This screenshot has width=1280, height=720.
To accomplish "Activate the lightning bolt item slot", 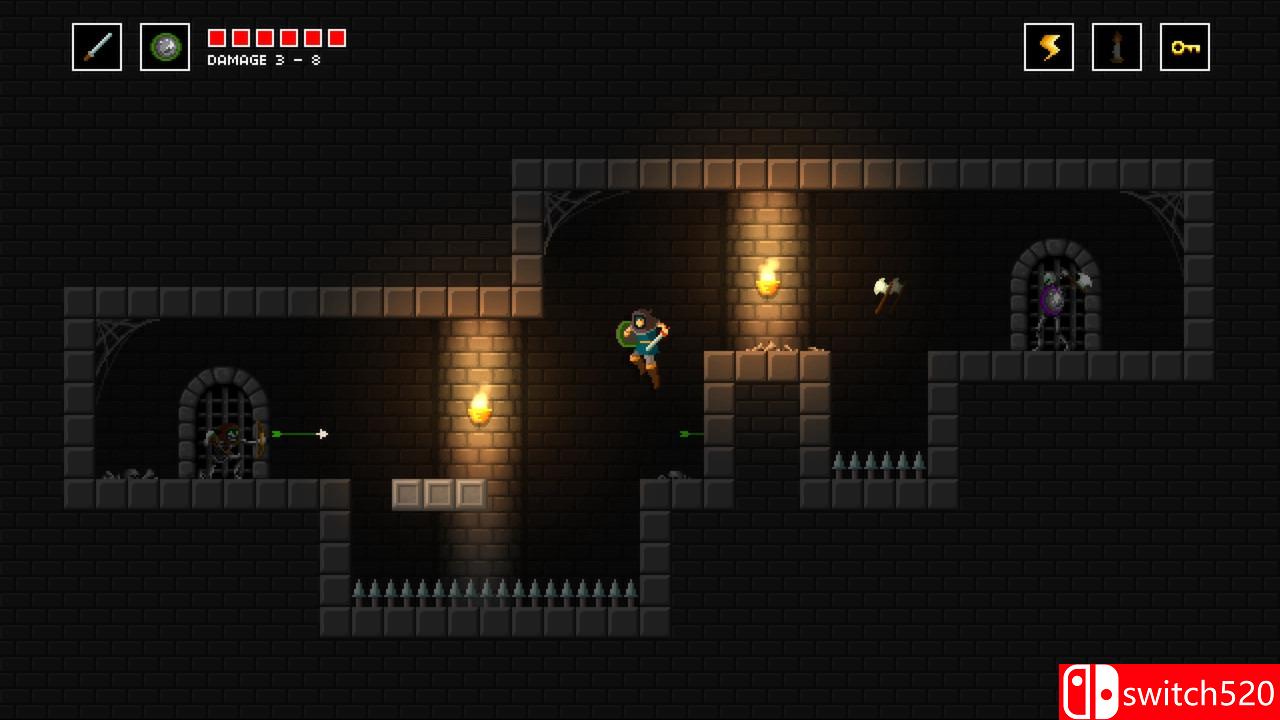I will tap(1049, 47).
